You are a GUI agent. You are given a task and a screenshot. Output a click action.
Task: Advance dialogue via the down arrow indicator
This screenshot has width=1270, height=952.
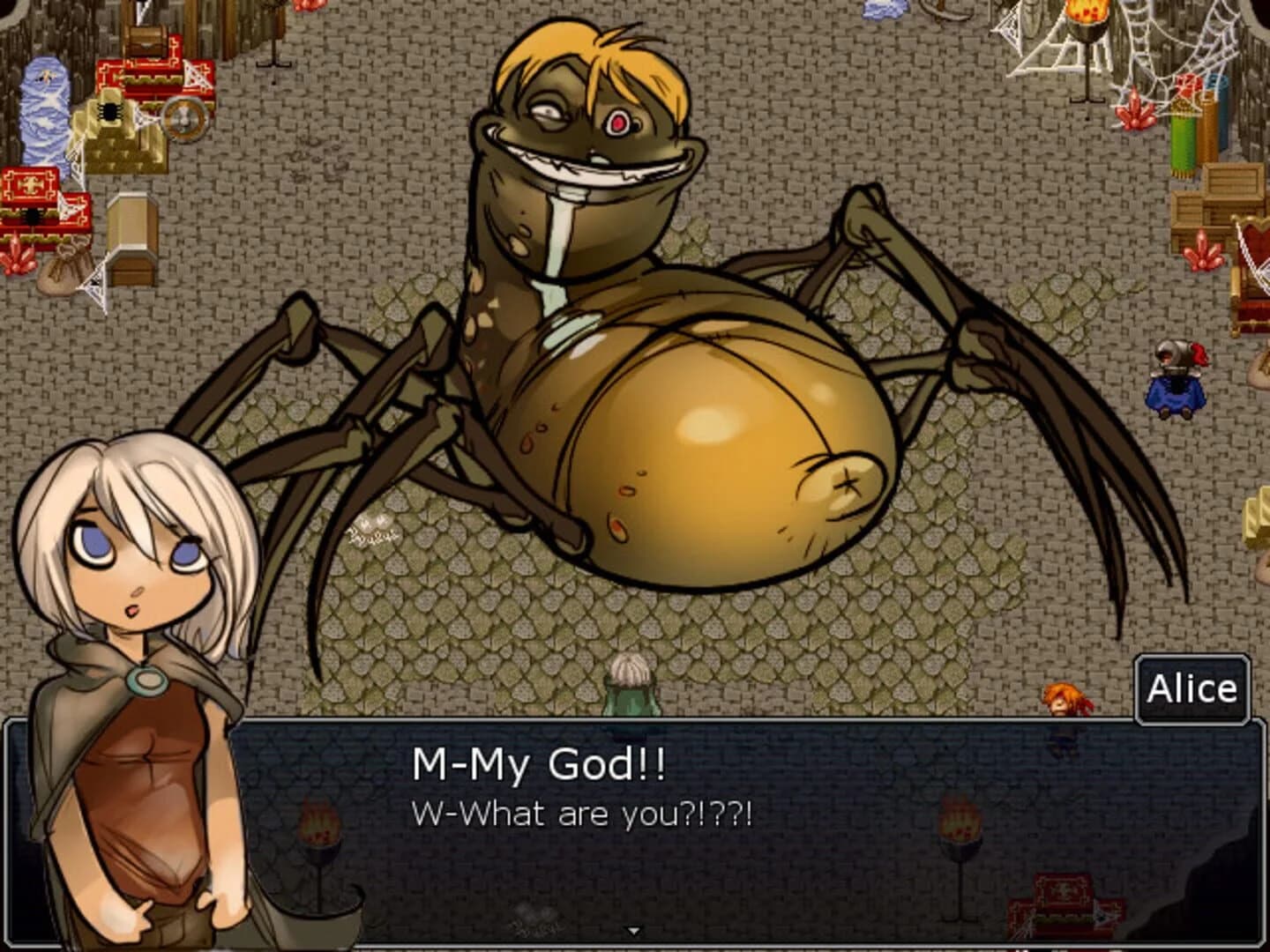pyautogui.click(x=634, y=928)
